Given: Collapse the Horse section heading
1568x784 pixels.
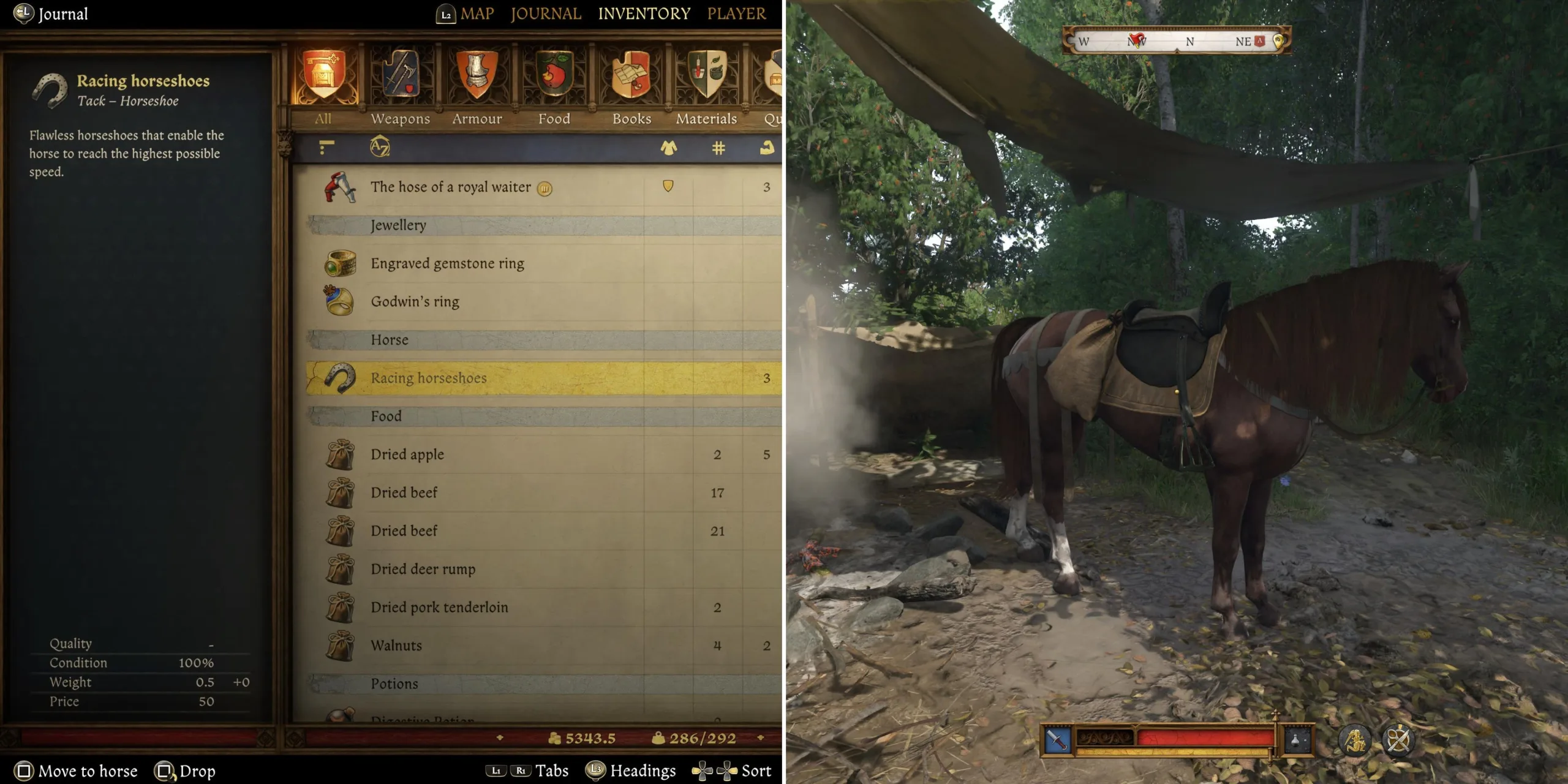Looking at the screenshot, I should [x=389, y=339].
